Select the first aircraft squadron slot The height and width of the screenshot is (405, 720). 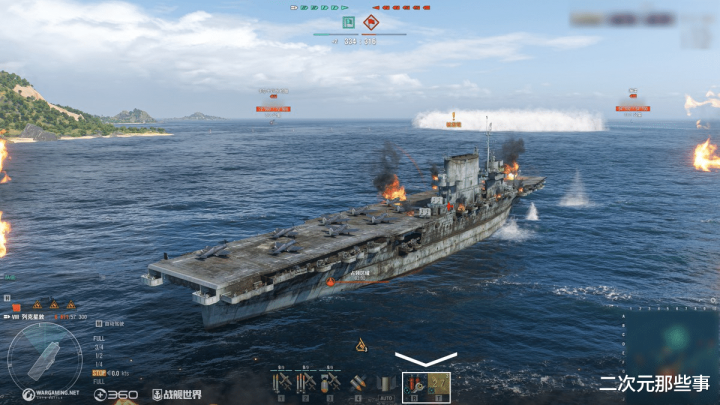[281, 382]
